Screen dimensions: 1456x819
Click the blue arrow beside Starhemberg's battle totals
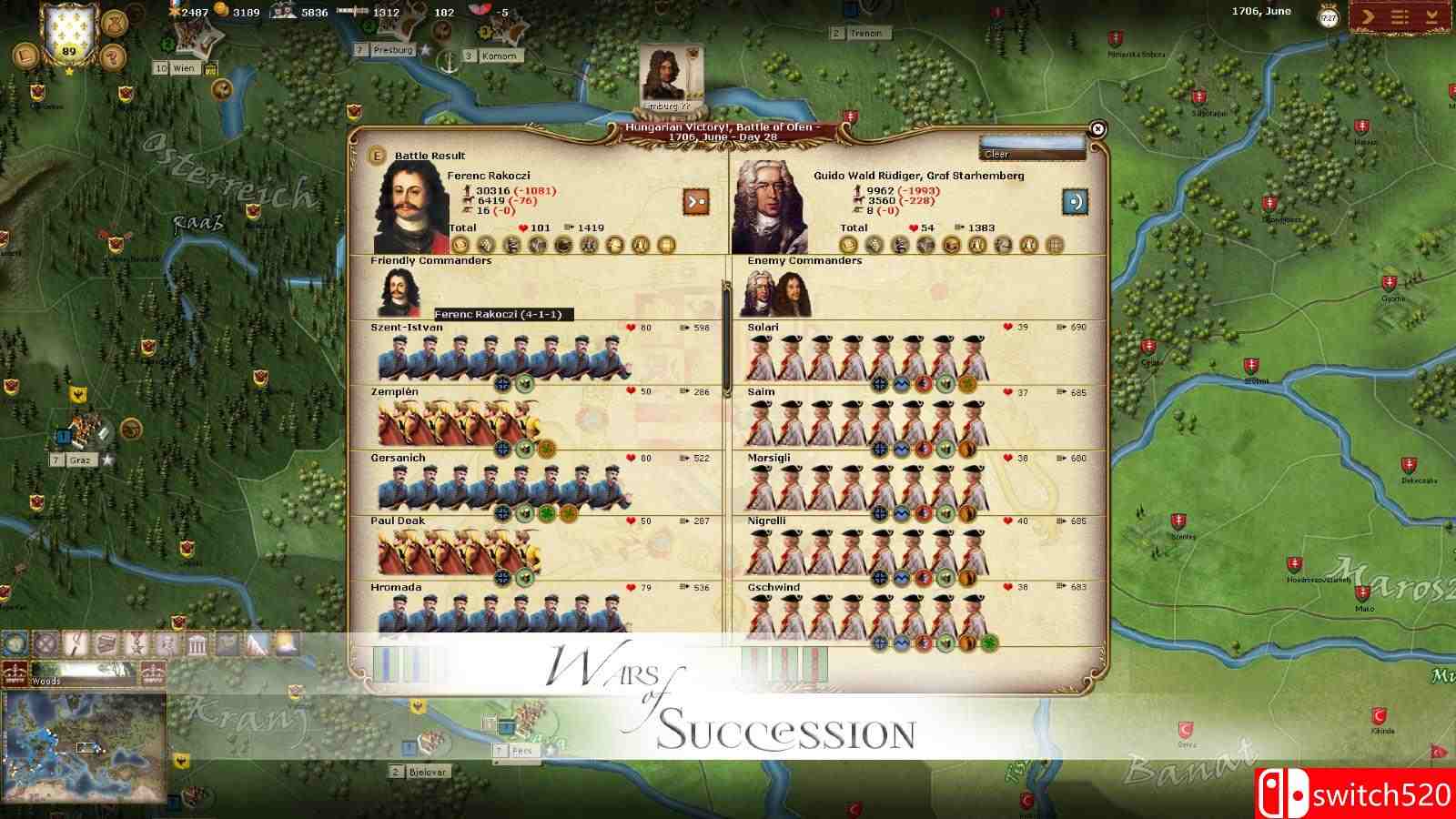coord(1074,202)
